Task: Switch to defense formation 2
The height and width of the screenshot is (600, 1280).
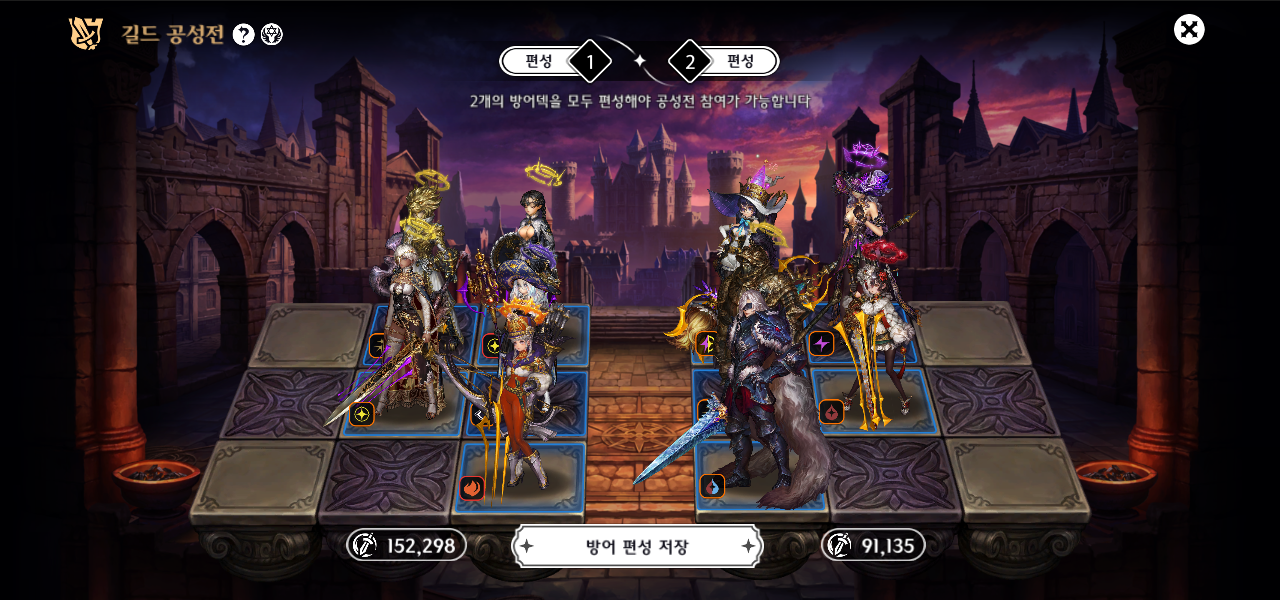Action: (727, 61)
